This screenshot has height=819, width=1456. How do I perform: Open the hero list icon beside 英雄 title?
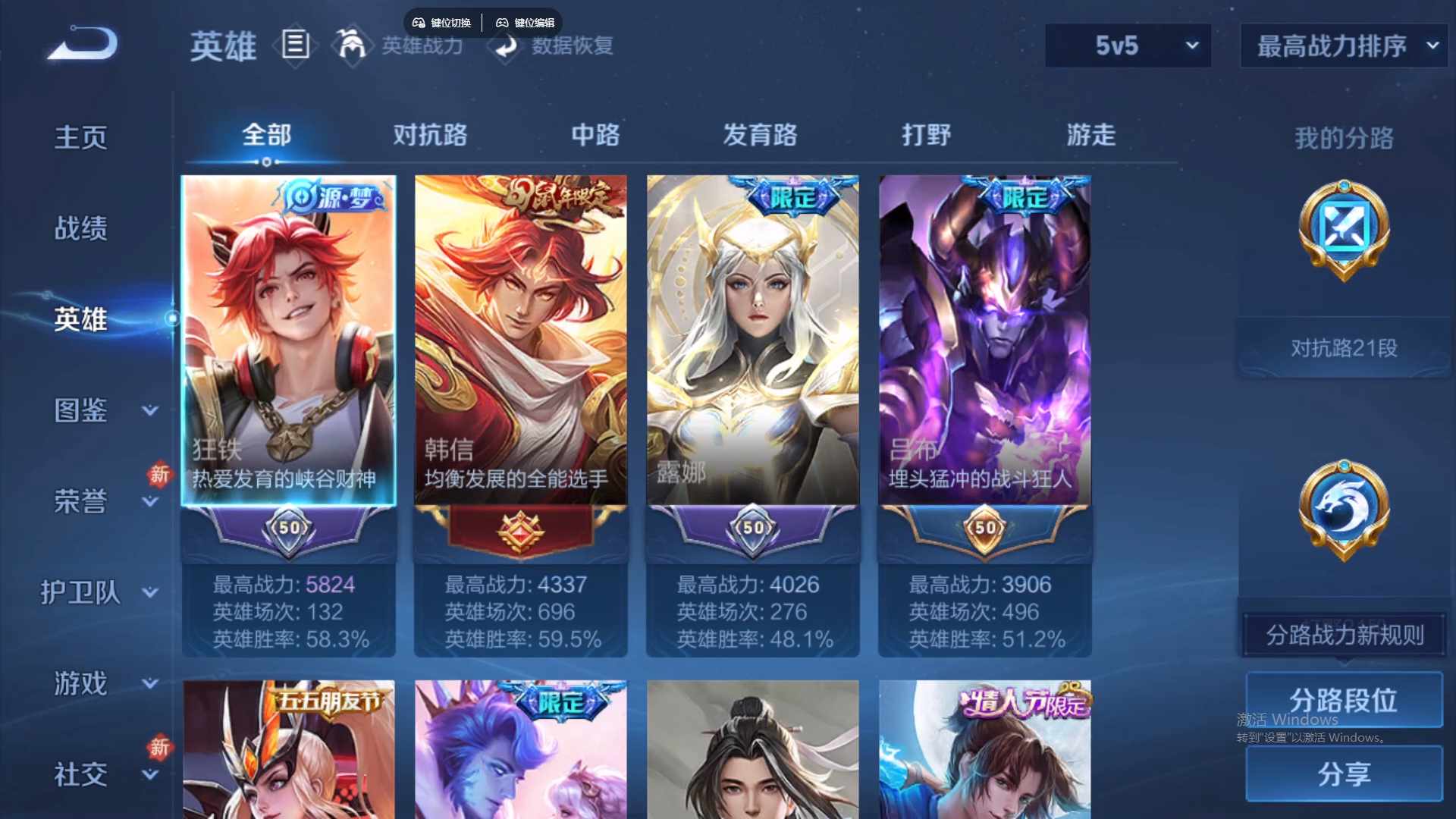[x=295, y=45]
